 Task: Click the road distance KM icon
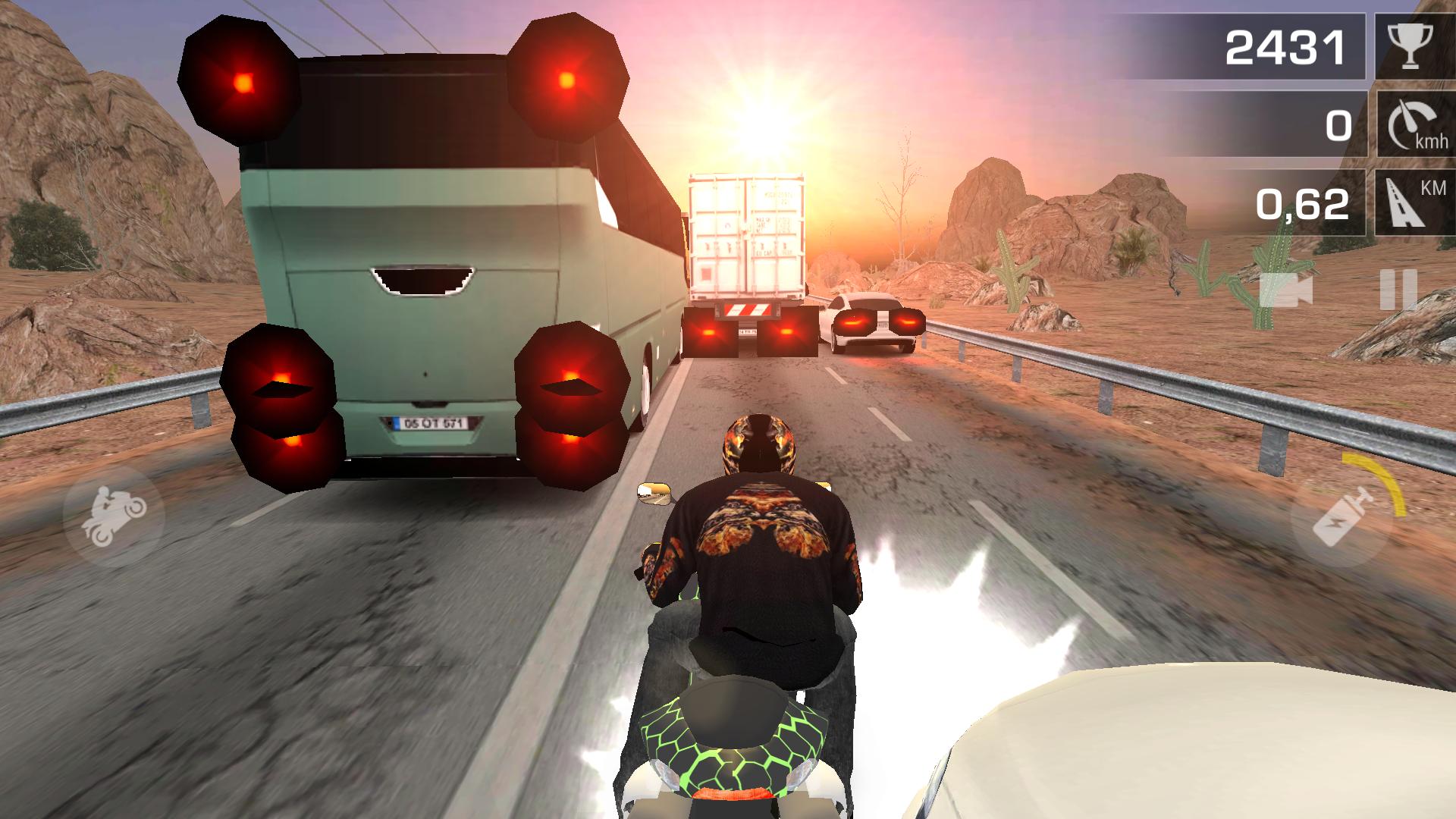click(1408, 201)
